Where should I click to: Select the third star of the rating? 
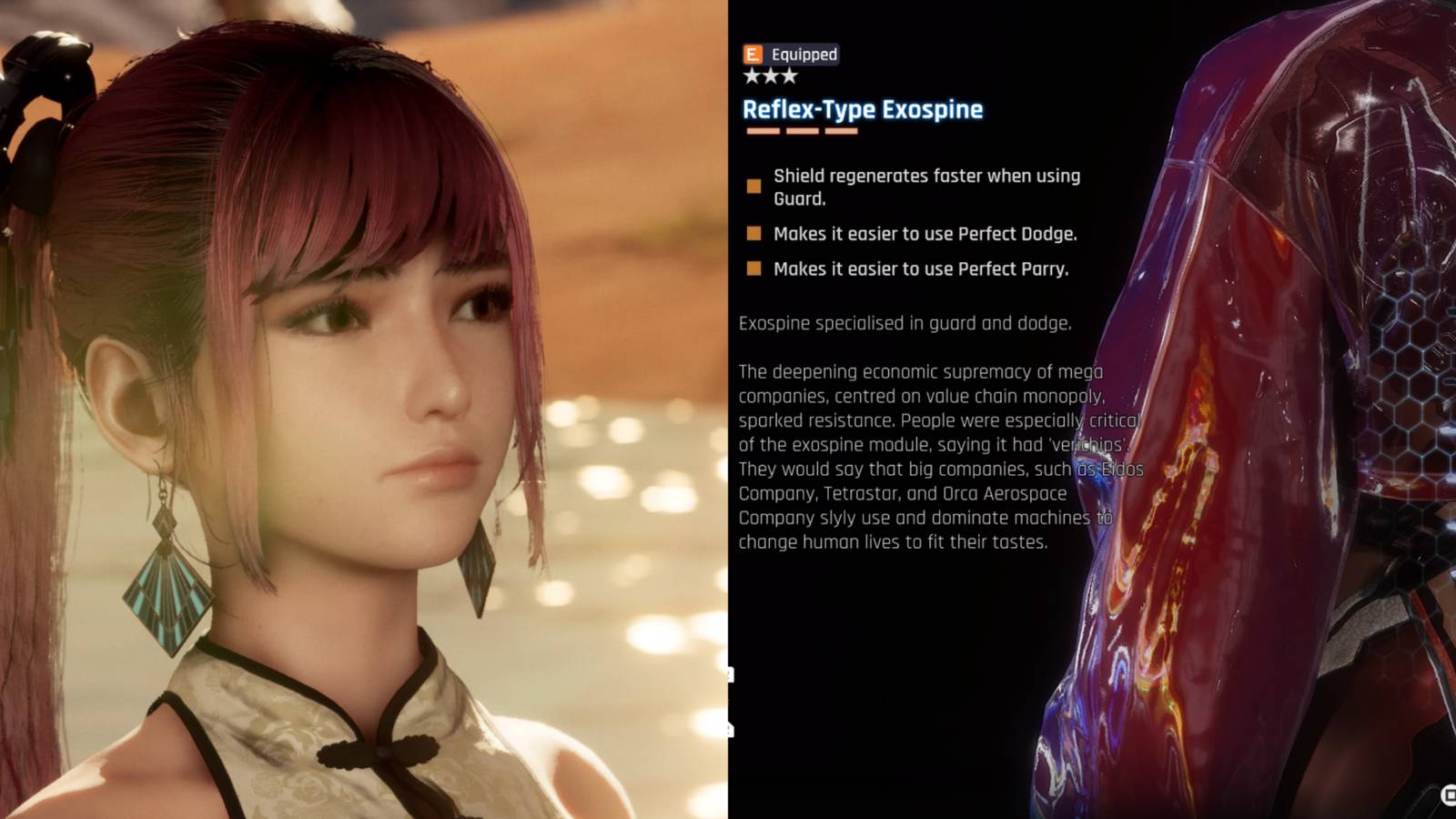point(788,76)
